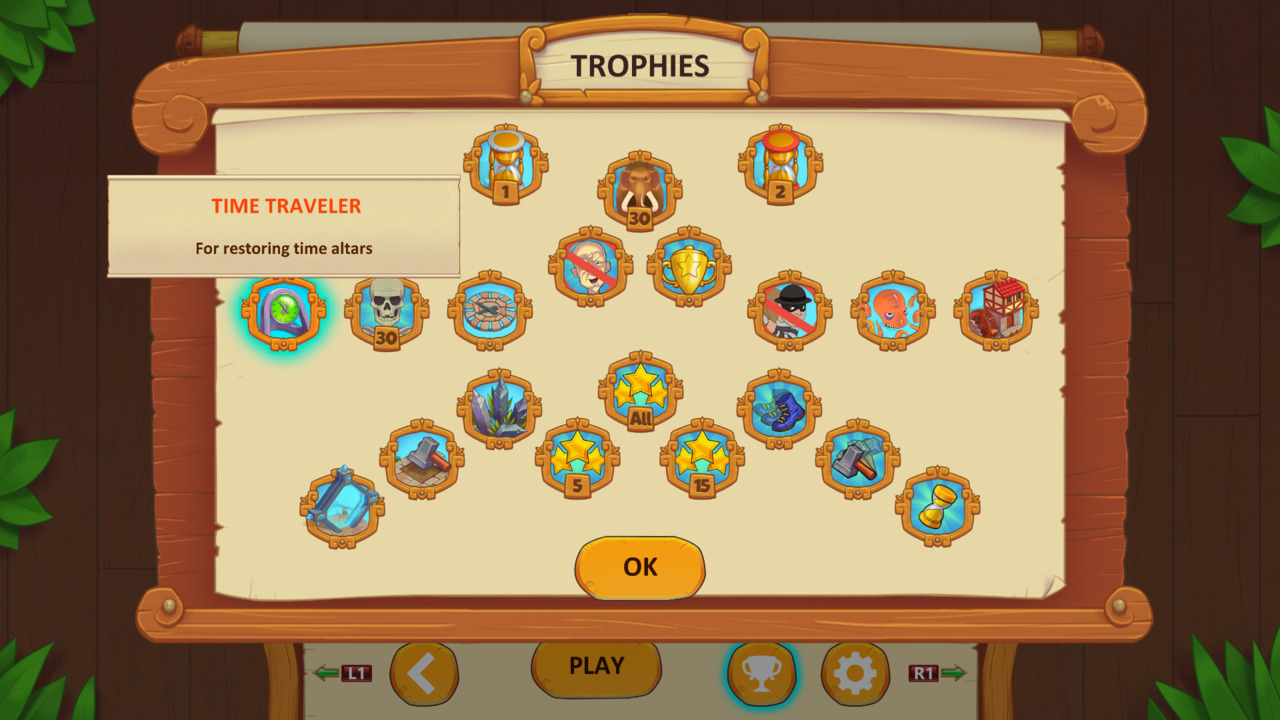Open the three-star trophy labeled All
Viewport: 1280px width, 720px height.
(x=640, y=390)
